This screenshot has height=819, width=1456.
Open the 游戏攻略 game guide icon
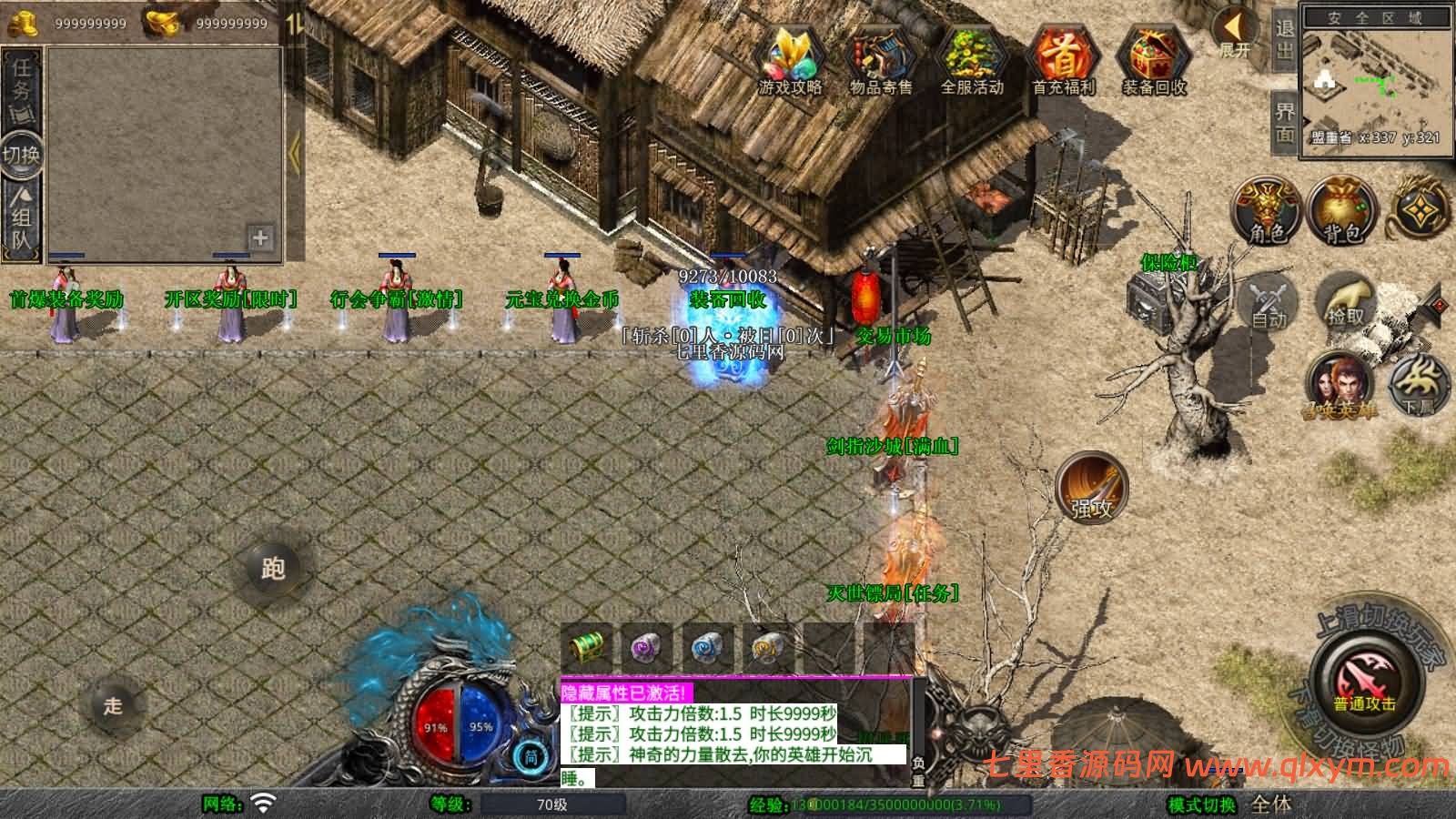[x=790, y=59]
